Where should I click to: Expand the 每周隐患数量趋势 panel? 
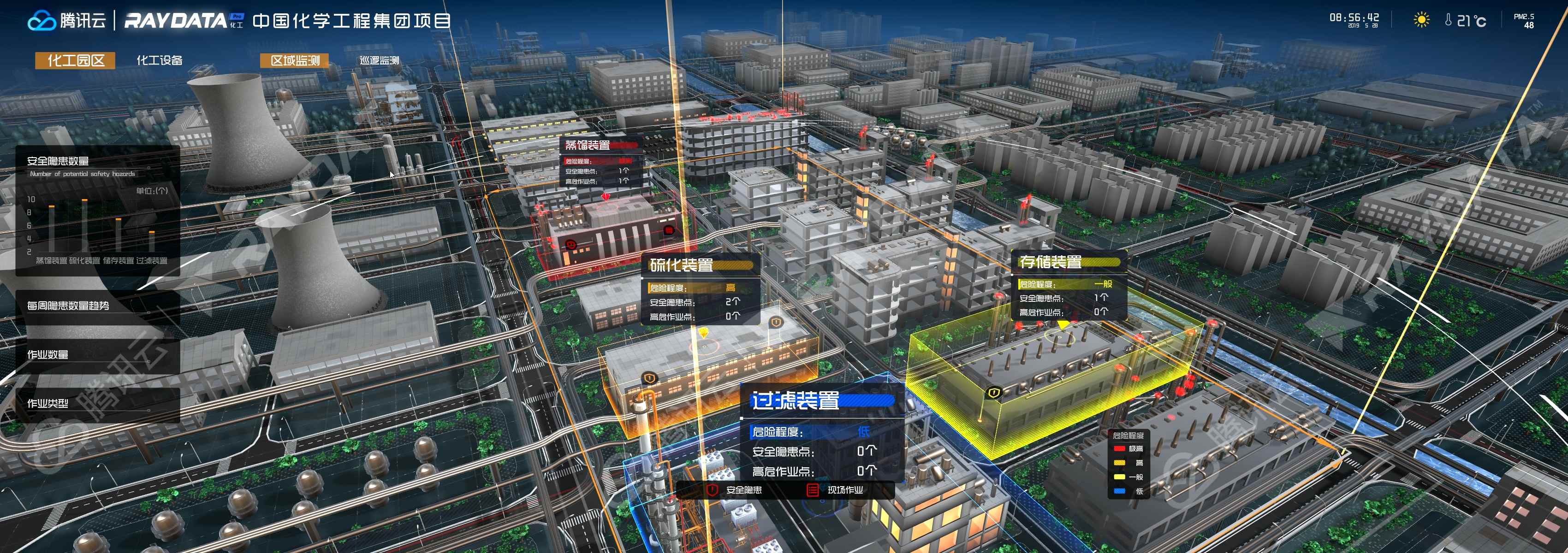[x=68, y=306]
